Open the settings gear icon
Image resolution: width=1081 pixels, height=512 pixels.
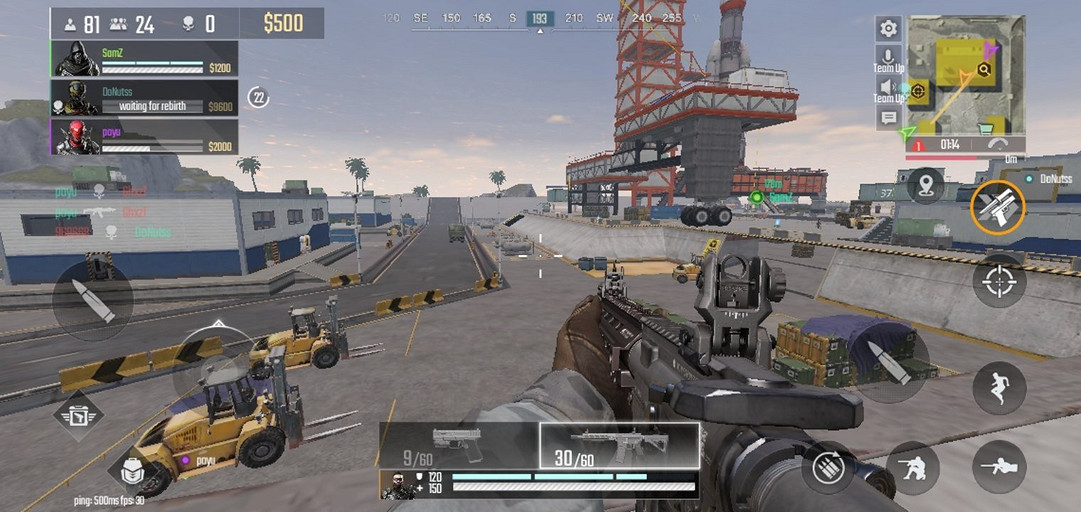888,28
